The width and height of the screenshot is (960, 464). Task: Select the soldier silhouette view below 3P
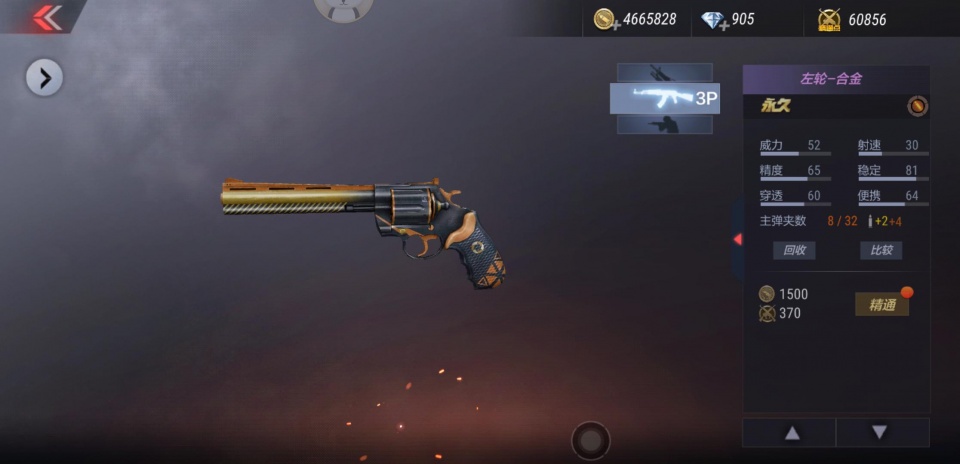tap(663, 124)
